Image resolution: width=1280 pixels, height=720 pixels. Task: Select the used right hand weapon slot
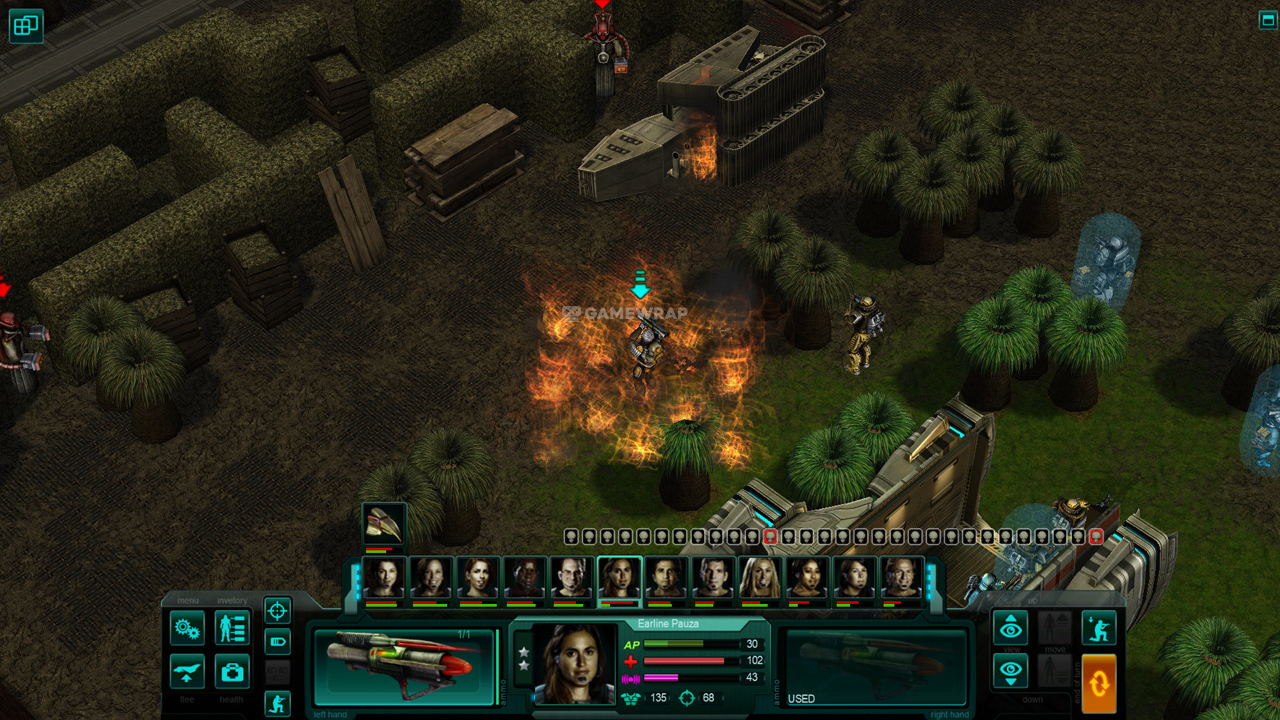pos(872,667)
